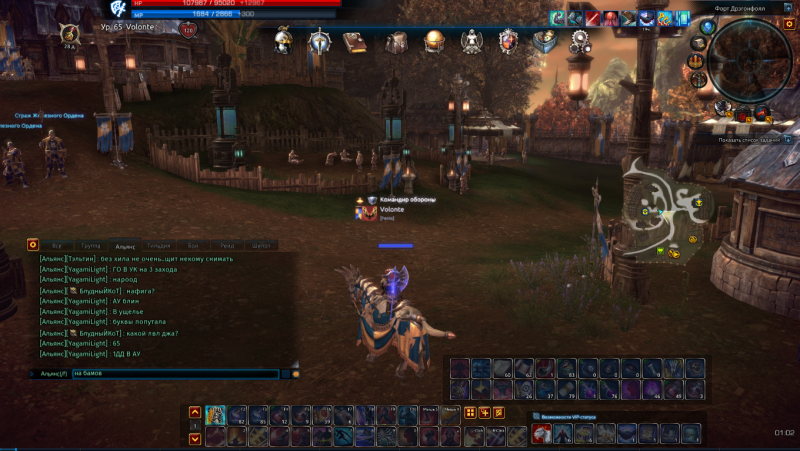
Task: Select the "Гильдия" chat tab
Action: pyautogui.click(x=158, y=245)
